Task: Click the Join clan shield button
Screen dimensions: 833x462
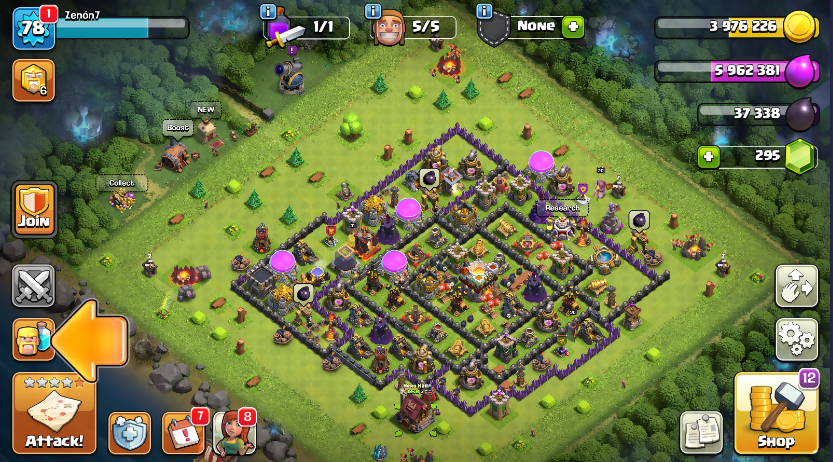Action: [x=33, y=209]
